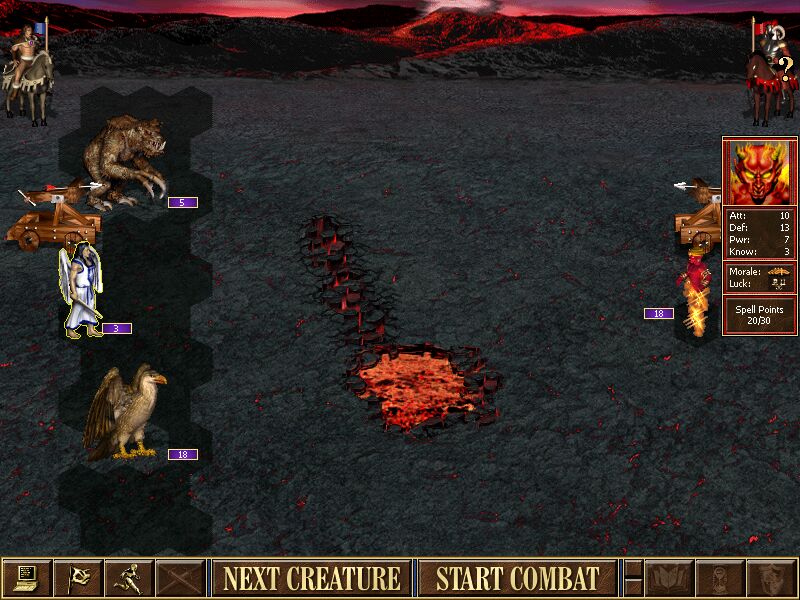The width and height of the screenshot is (800, 600).
Task: Activate the shield Defend button
Action: click(x=771, y=578)
